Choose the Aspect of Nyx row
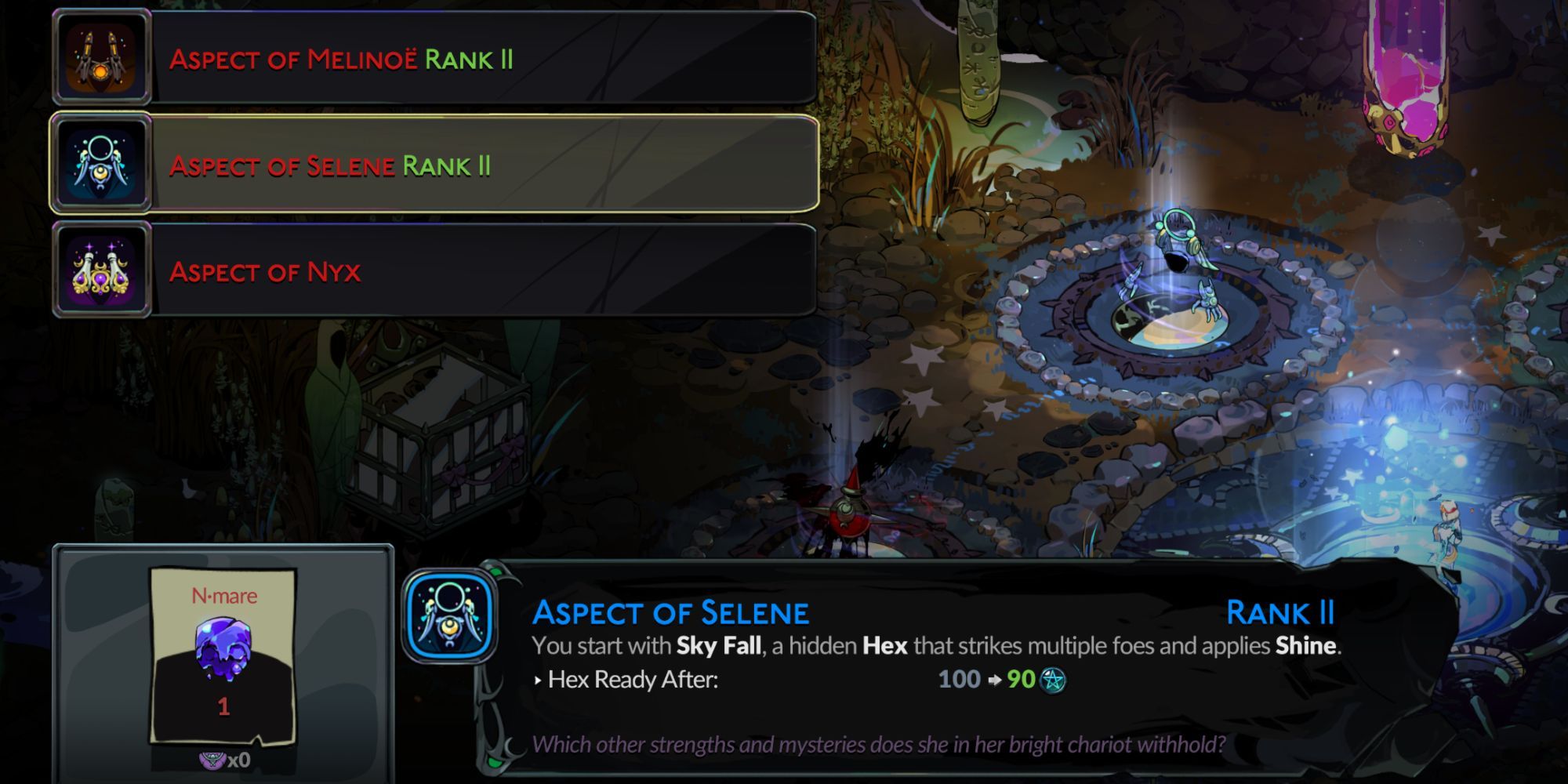The width and height of the screenshot is (1568, 784). click(x=431, y=272)
